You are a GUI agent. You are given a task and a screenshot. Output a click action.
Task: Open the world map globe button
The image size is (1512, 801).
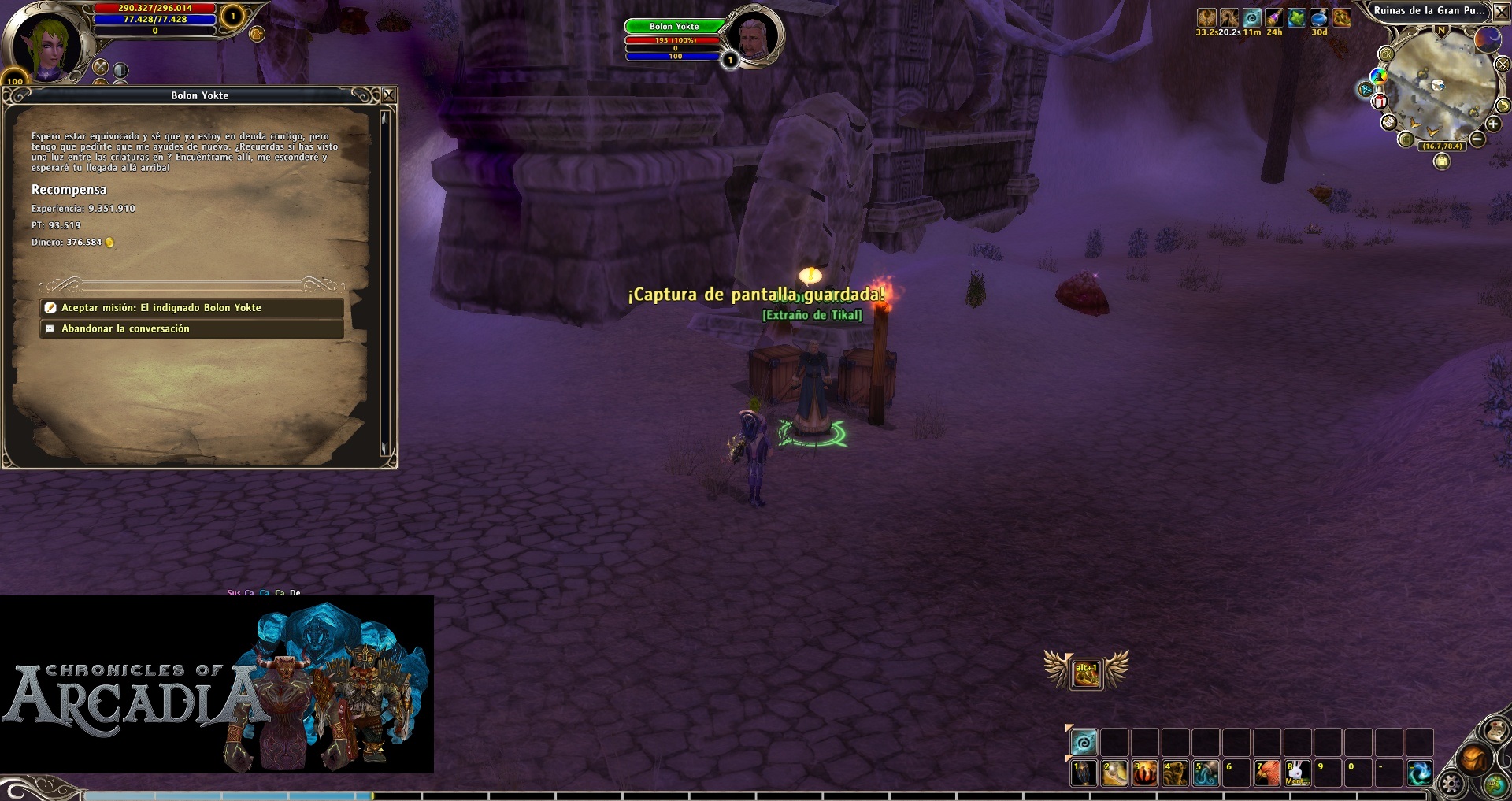pyautogui.click(x=1495, y=784)
